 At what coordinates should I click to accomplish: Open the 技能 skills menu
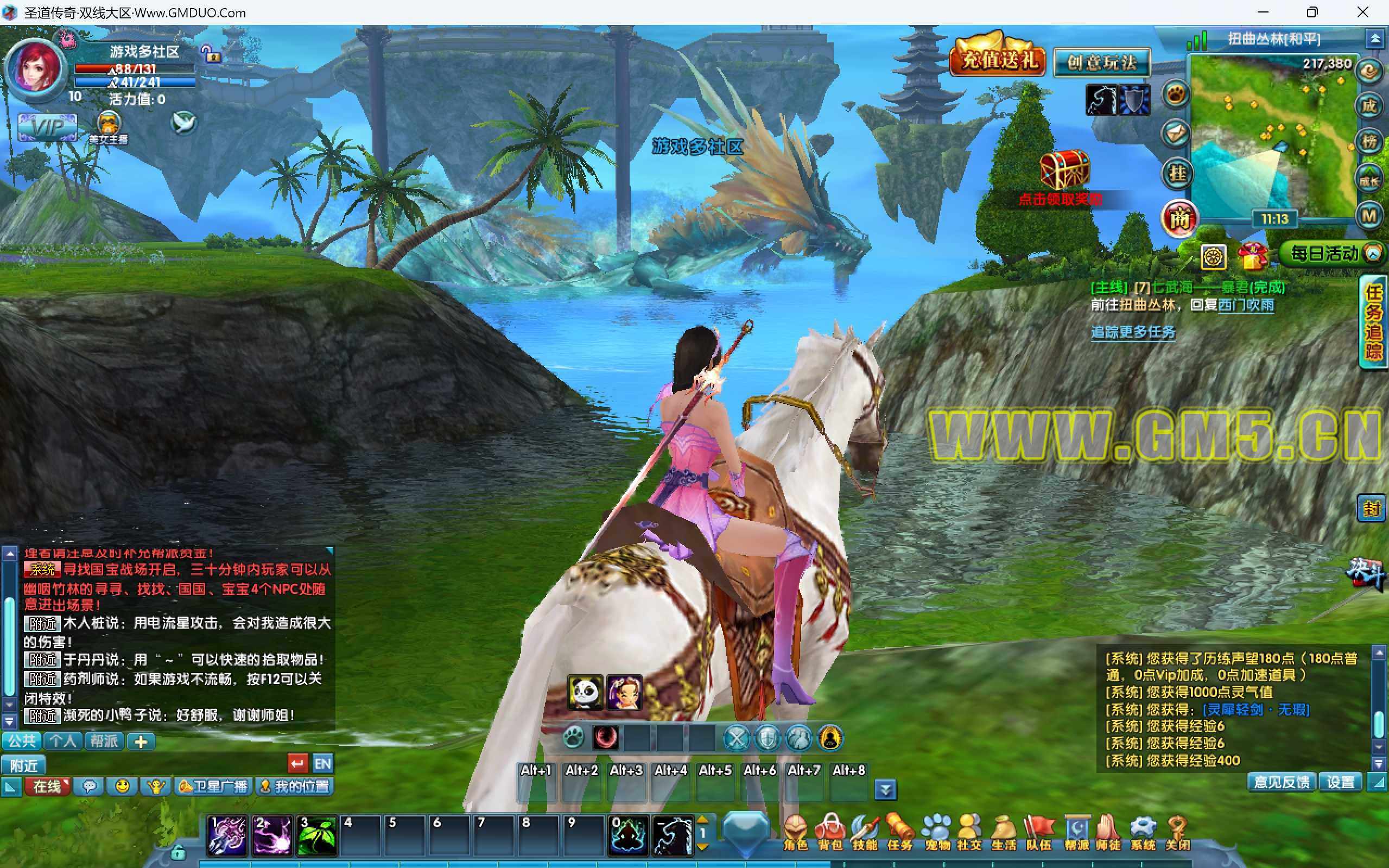pyautogui.click(x=865, y=831)
